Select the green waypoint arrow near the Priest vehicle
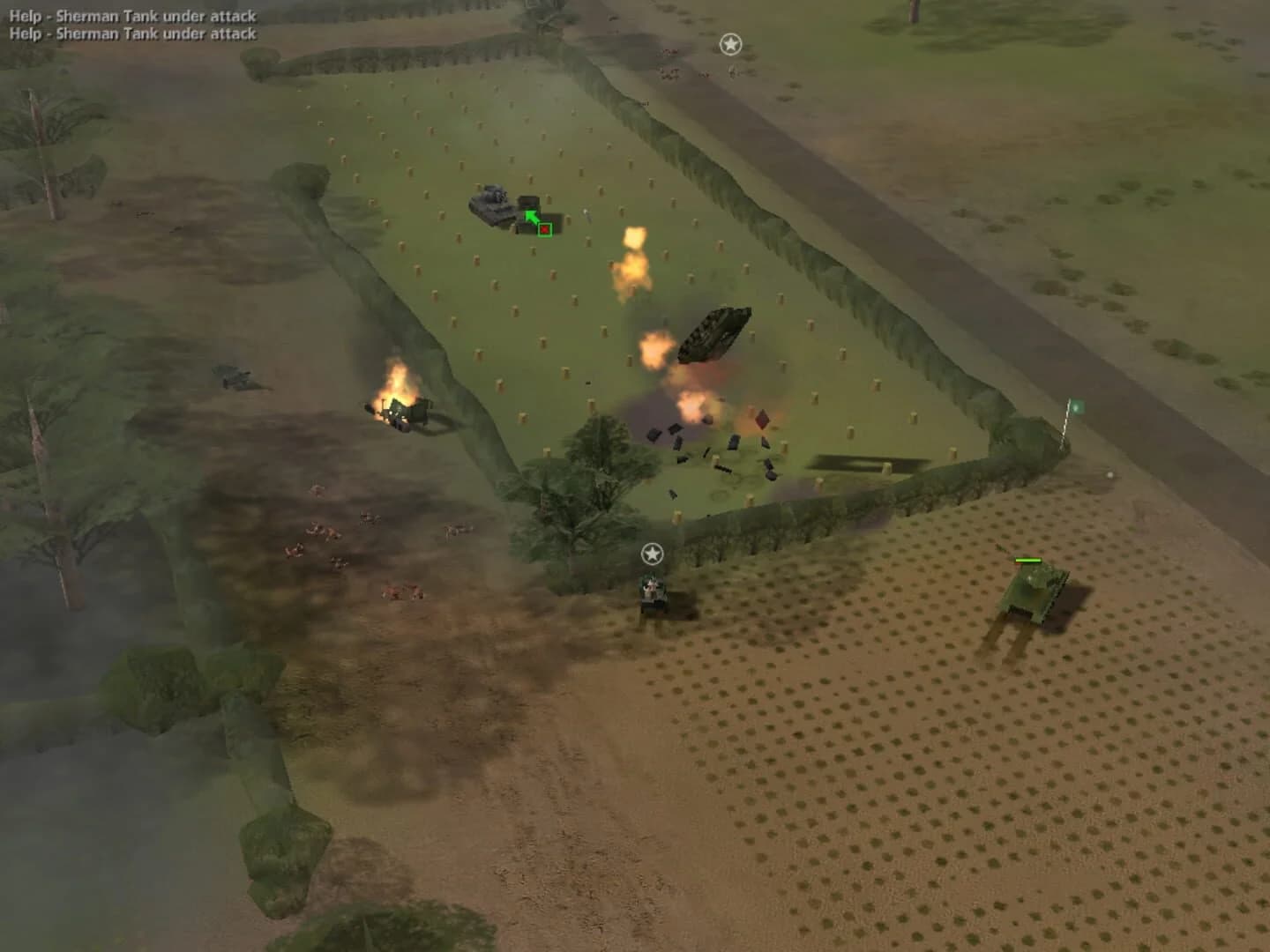1270x952 pixels. (x=529, y=214)
